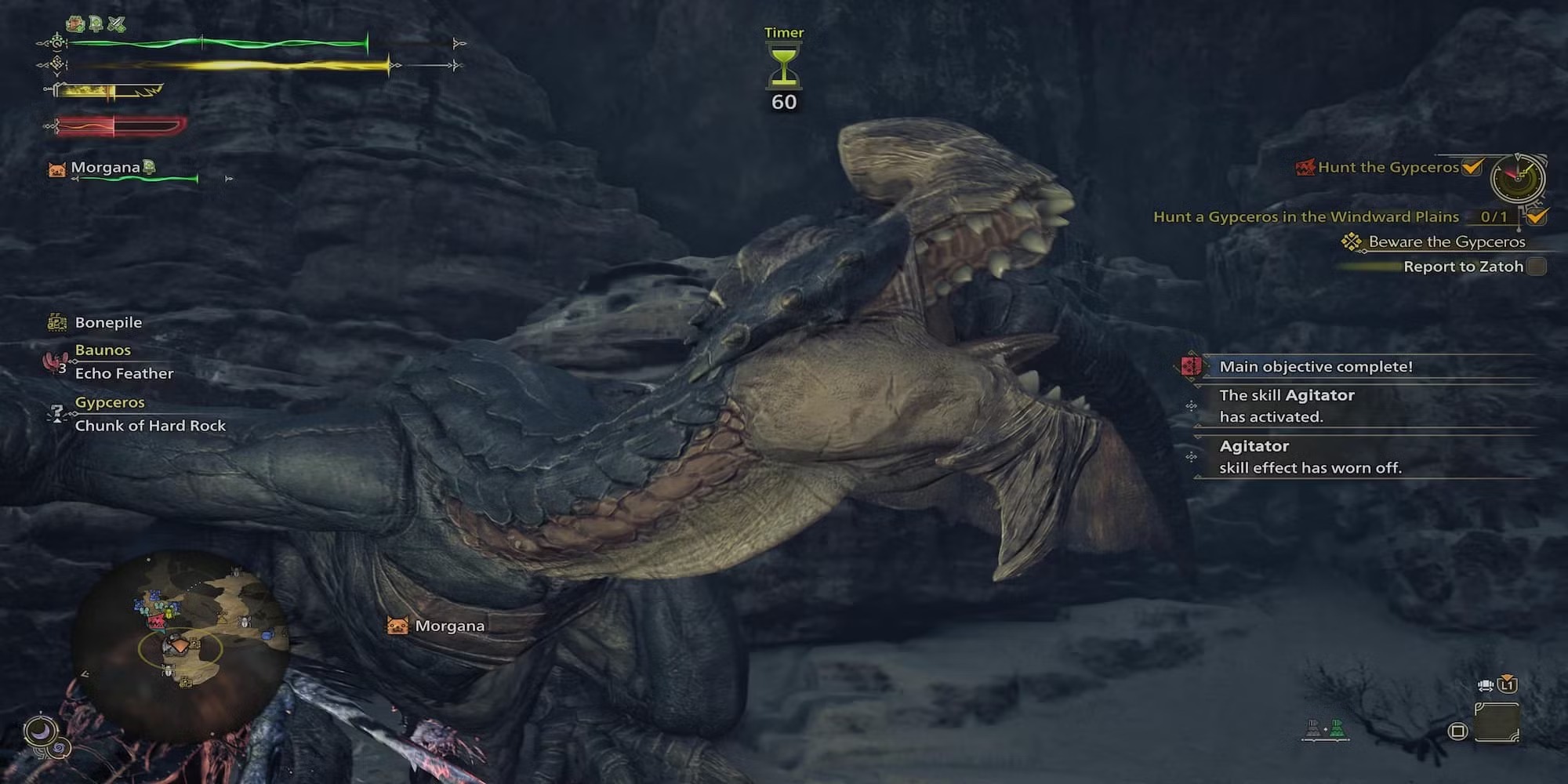The image size is (1568, 784).
Task: Open the circular minimap
Action: pos(180,647)
